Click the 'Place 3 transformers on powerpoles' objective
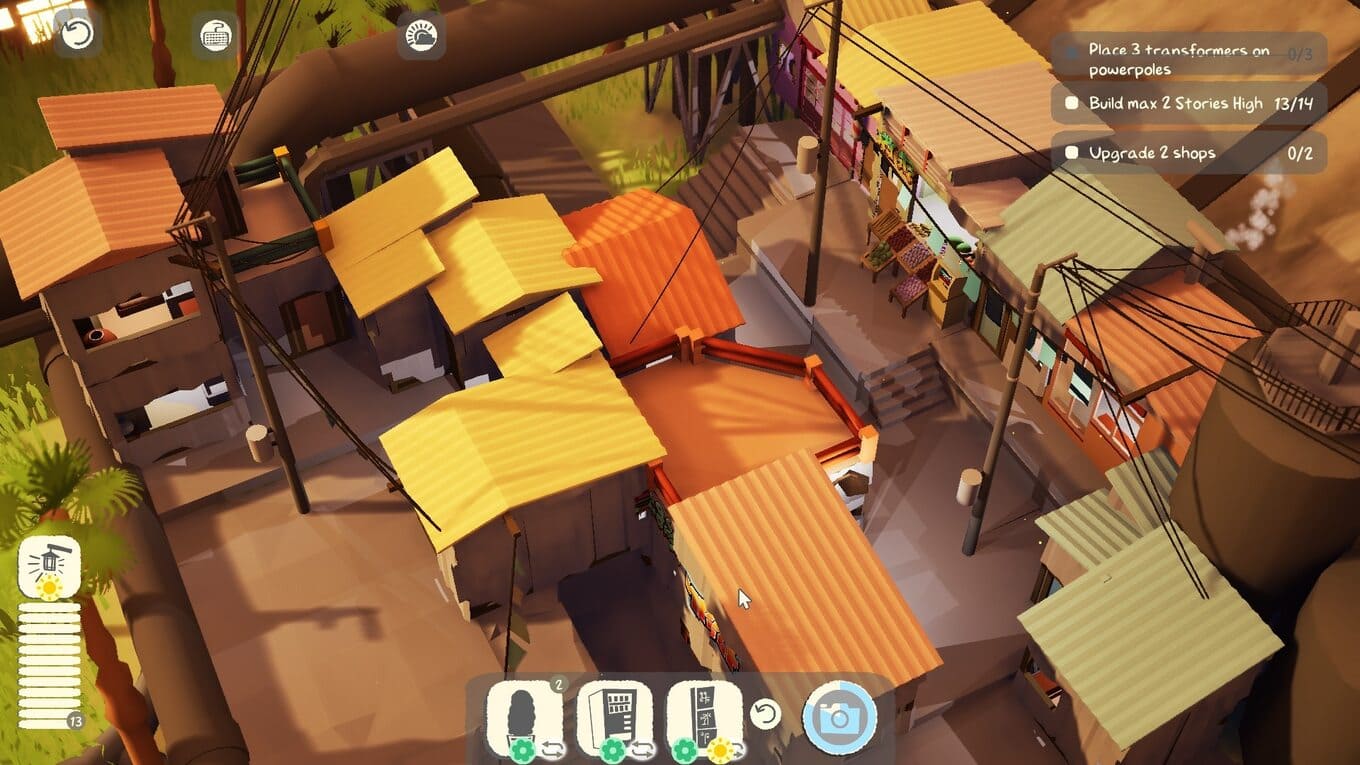The image size is (1360, 765). [x=1188, y=59]
